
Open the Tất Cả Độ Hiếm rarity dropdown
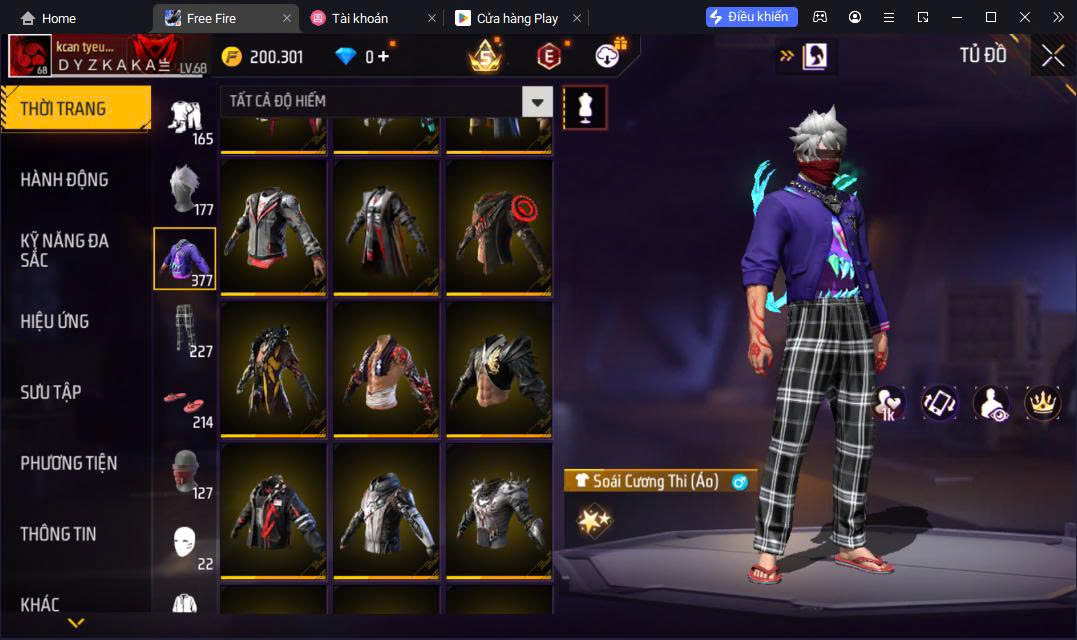click(x=538, y=101)
